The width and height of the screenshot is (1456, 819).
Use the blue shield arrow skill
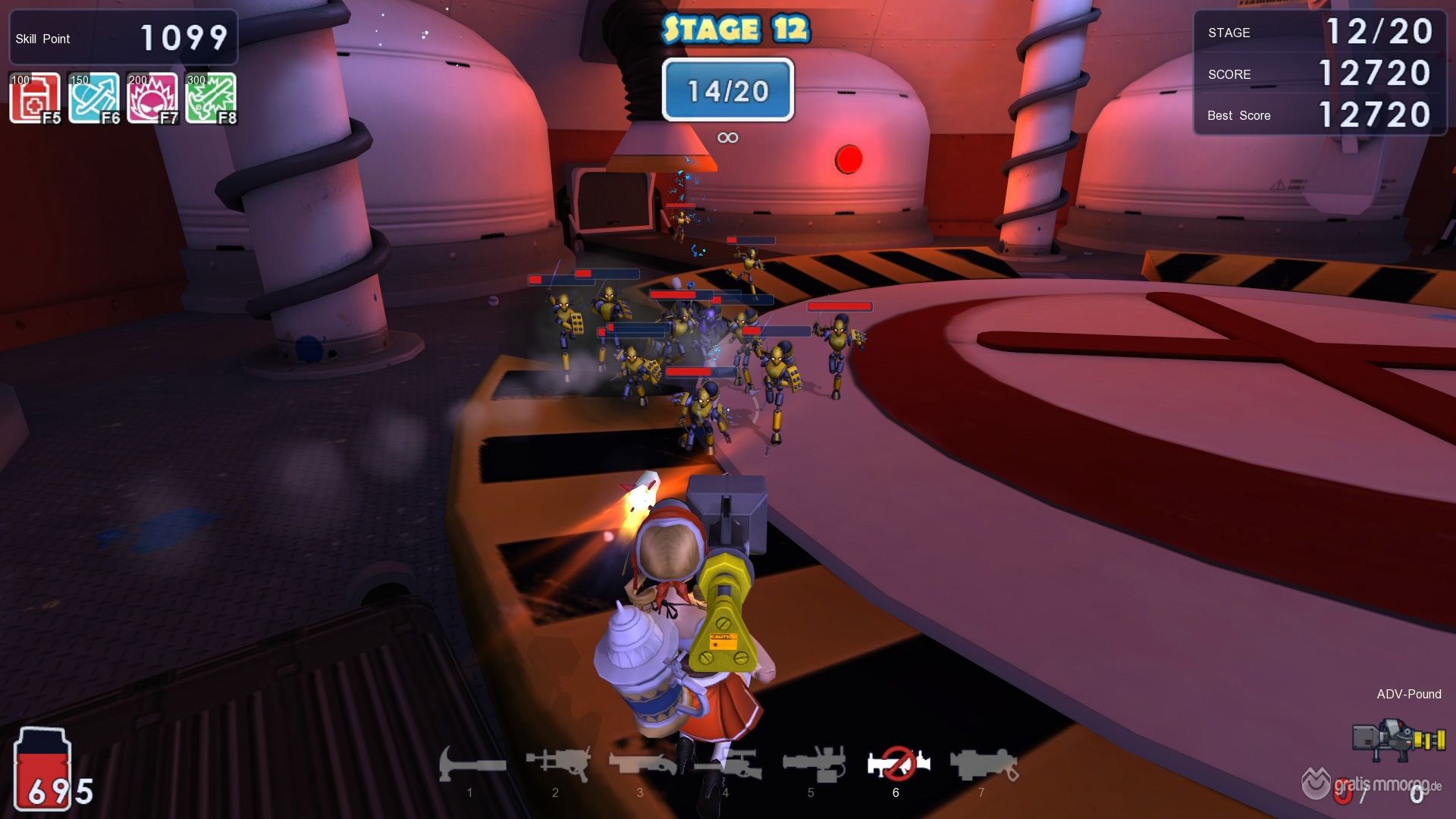(x=94, y=98)
